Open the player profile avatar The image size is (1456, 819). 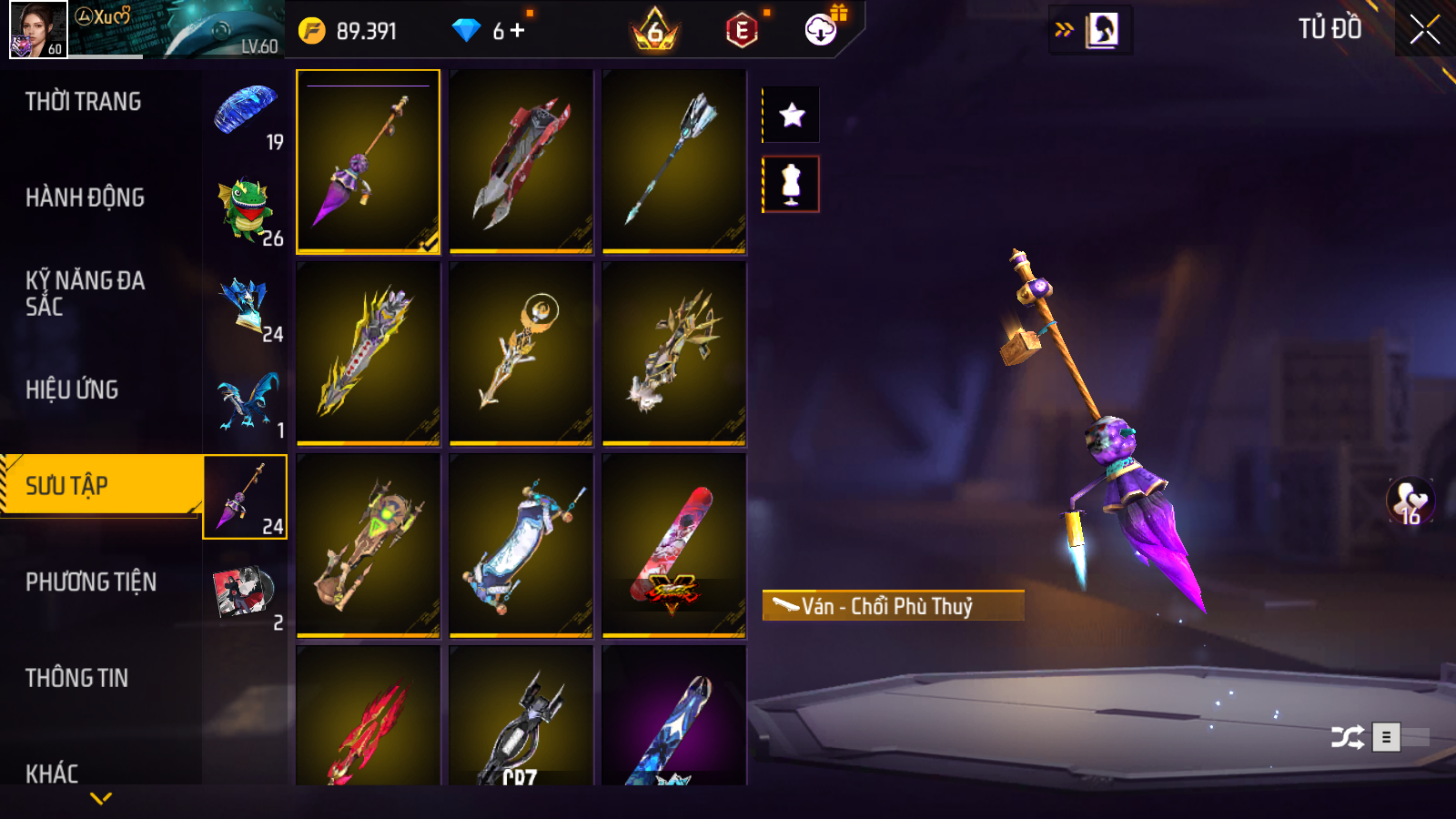pyautogui.click(x=38, y=29)
